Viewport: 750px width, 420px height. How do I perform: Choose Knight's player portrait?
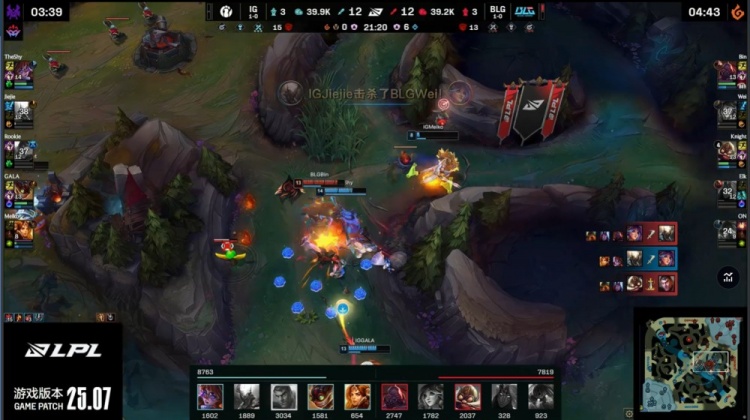click(x=729, y=152)
